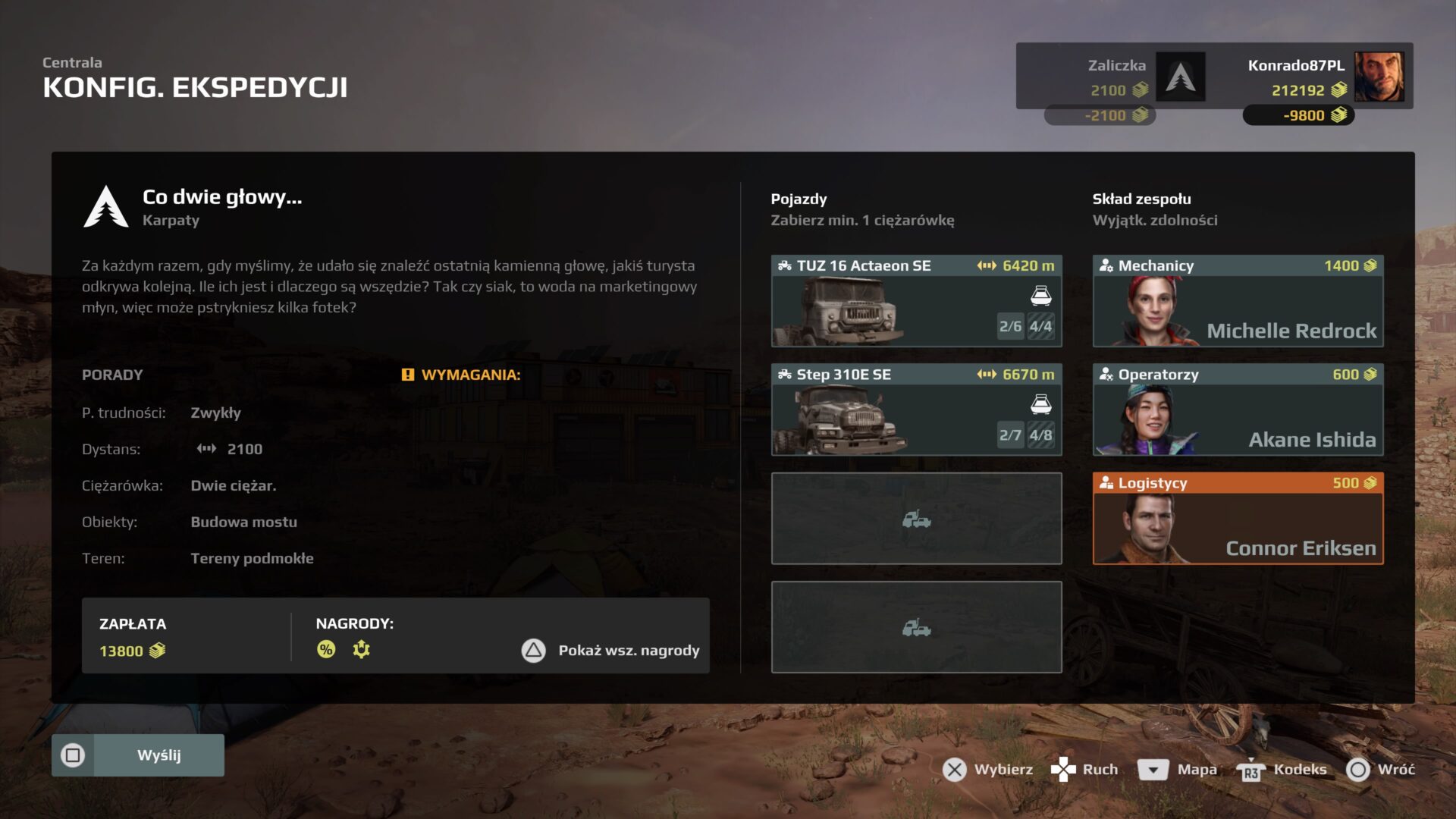The image size is (1456, 819).
Task: Click the percent discount reward icon
Action: point(326,649)
